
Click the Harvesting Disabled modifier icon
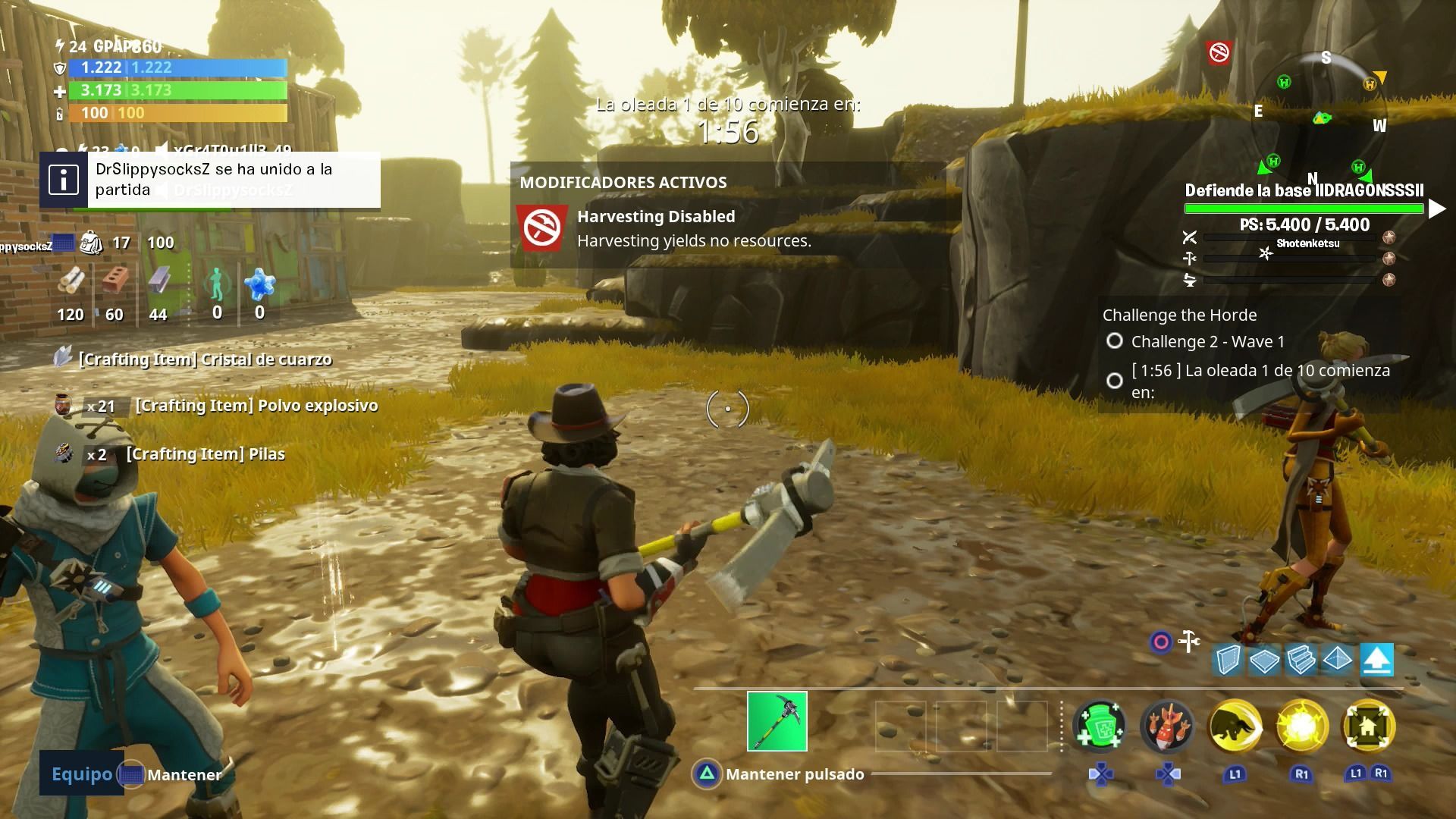pyautogui.click(x=543, y=227)
